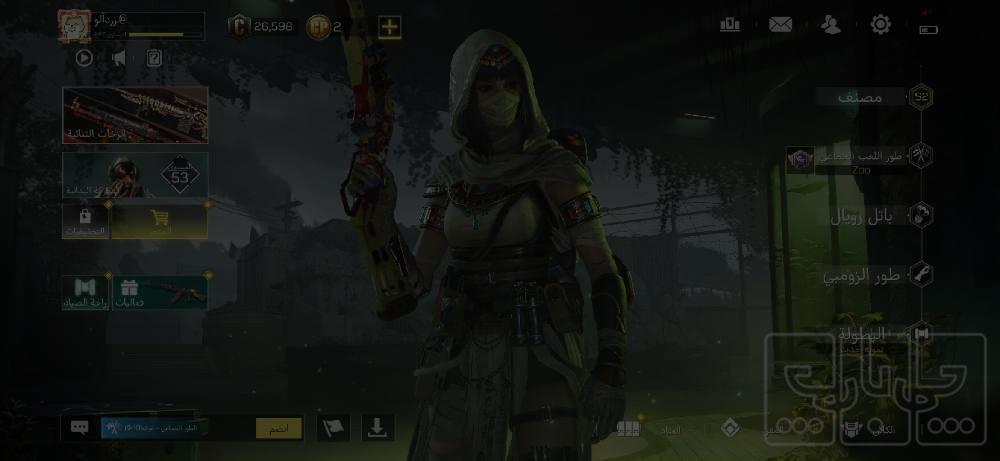Open the store shopping cart button
The image size is (1000, 461).
pyautogui.click(x=158, y=221)
